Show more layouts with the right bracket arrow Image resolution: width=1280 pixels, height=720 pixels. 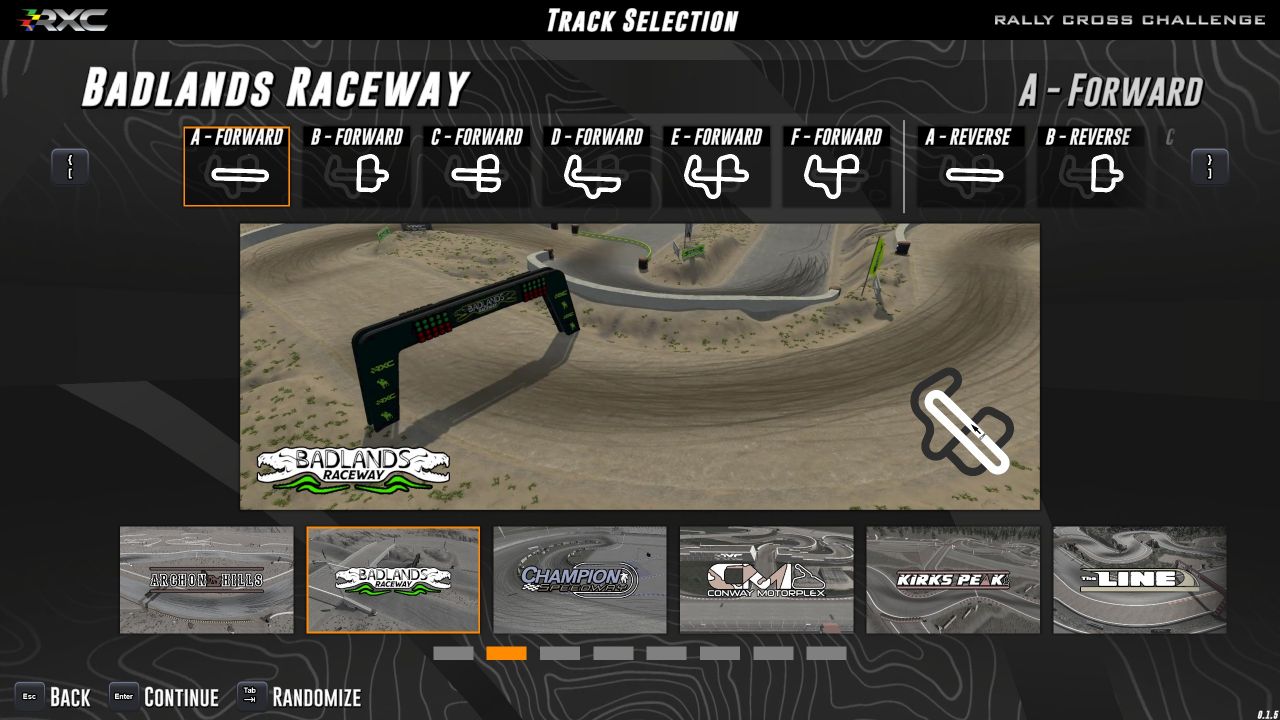pos(1209,167)
